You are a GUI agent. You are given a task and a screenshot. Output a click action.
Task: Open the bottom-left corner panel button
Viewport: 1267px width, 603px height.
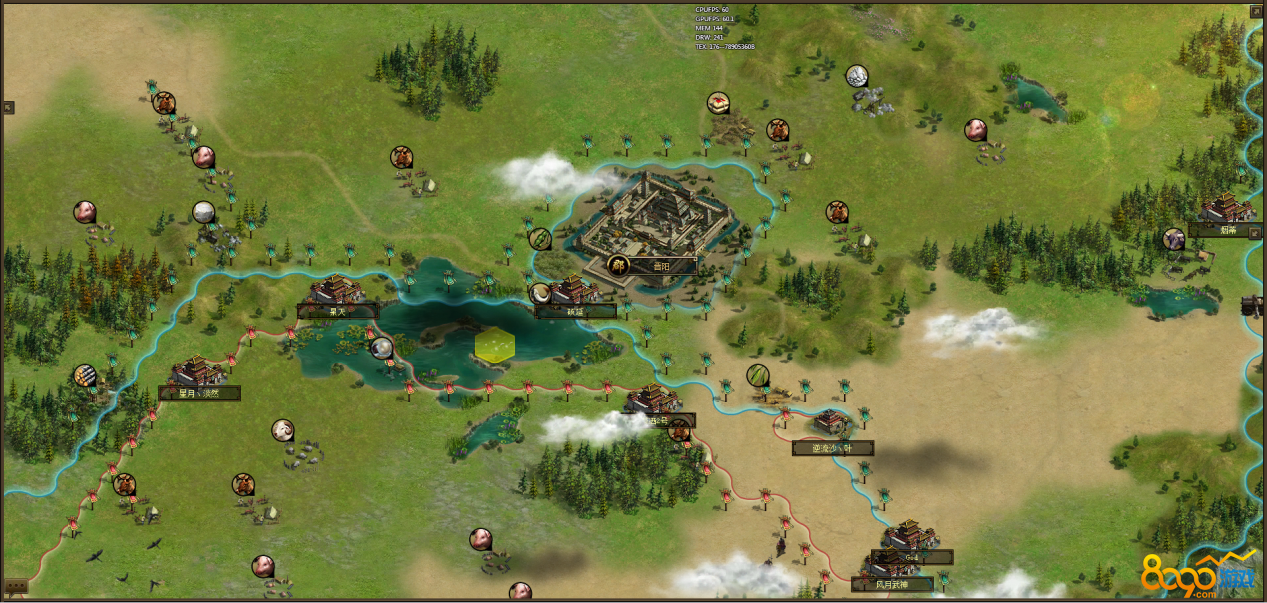coord(15,587)
